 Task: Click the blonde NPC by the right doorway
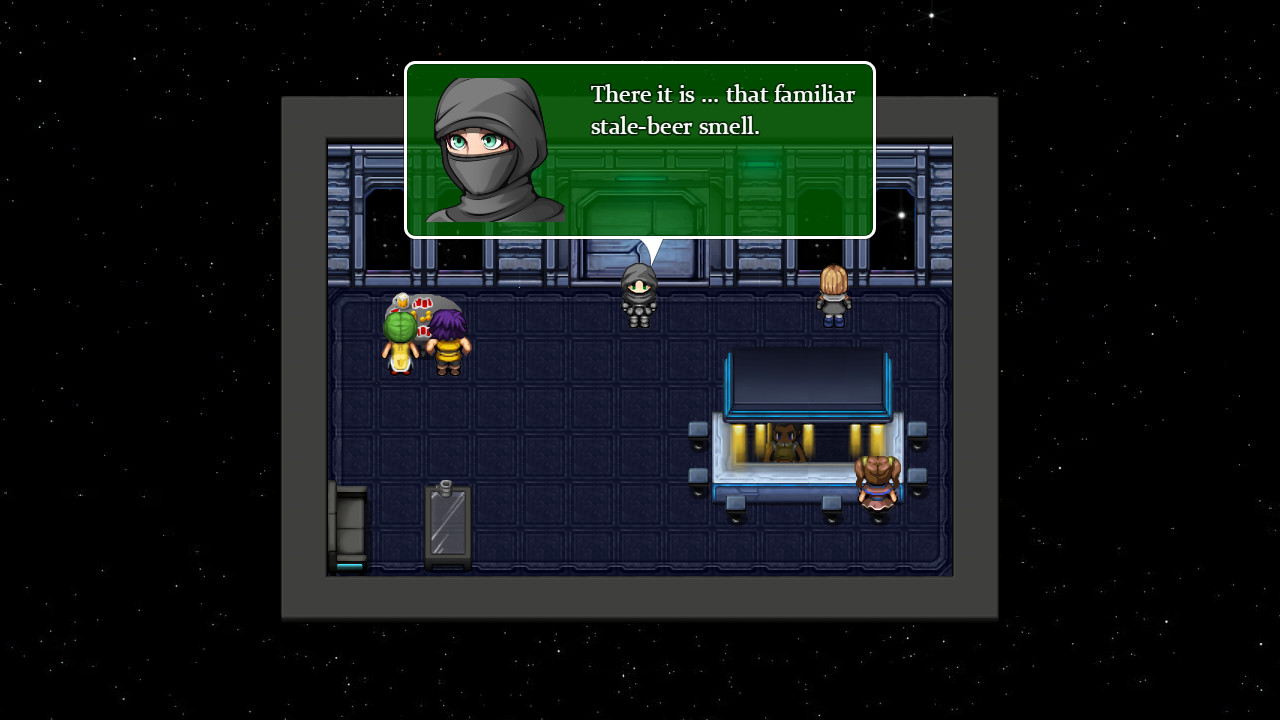(833, 292)
